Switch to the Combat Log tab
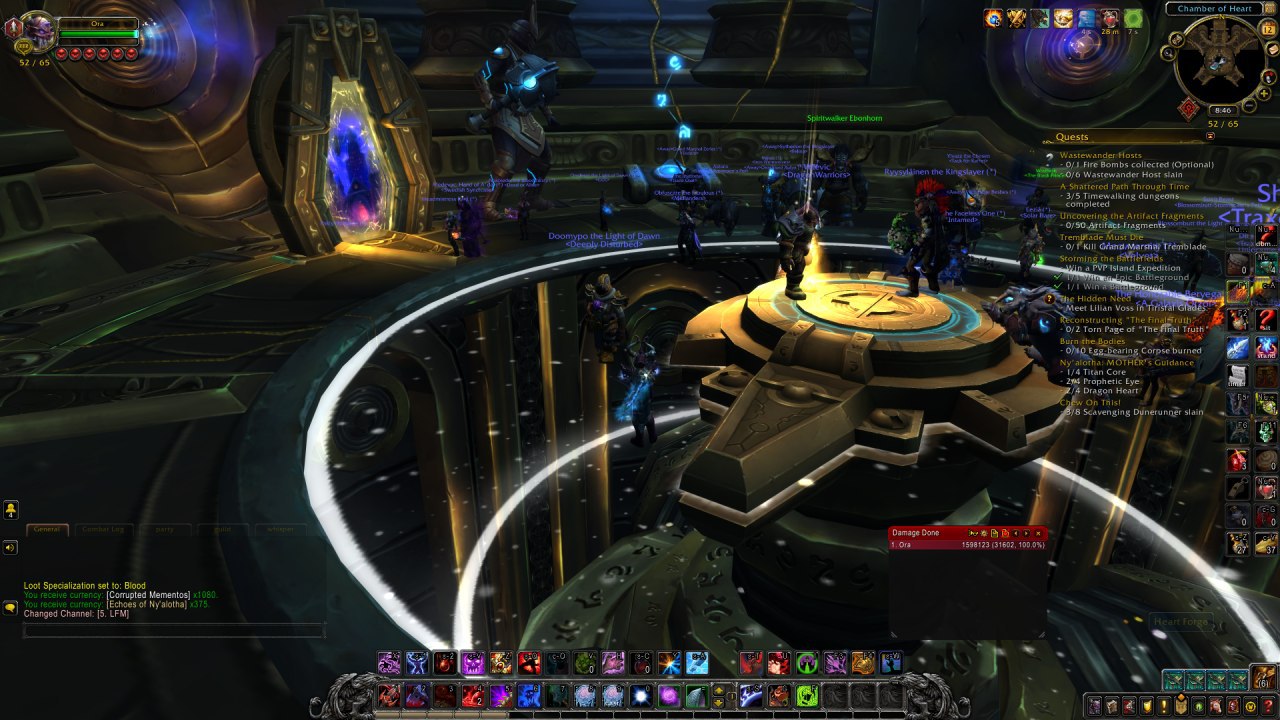Viewport: 1280px width, 720px height. (103, 529)
